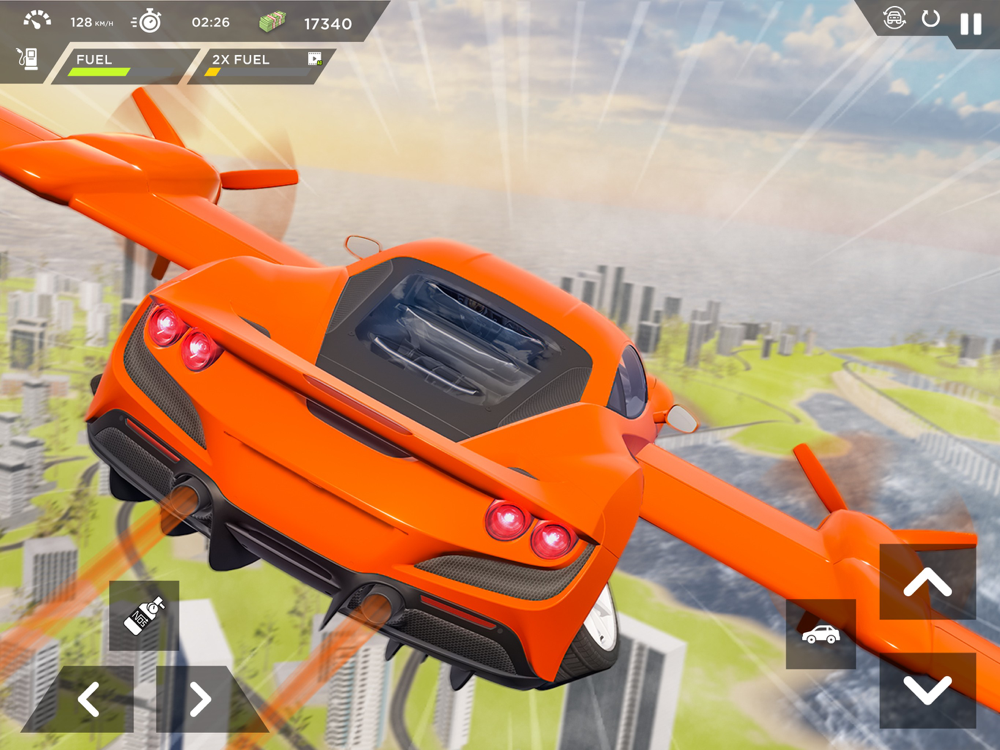The image size is (1000, 750).
Task: Claim the 2X Fuel video ad bonus
Action: (x=315, y=60)
